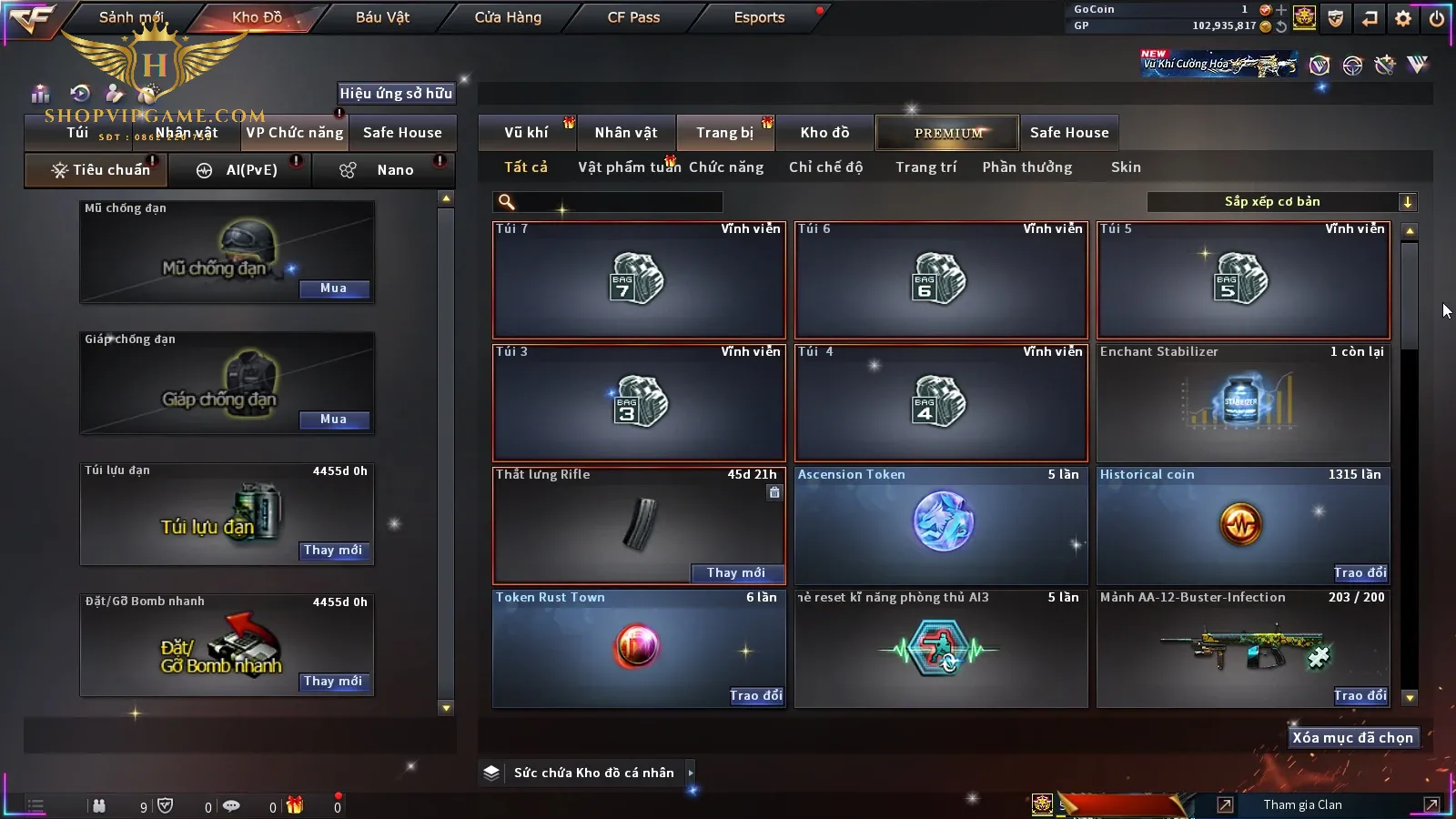Select the PREMIUM tab
1456x819 pixels.
click(948, 133)
